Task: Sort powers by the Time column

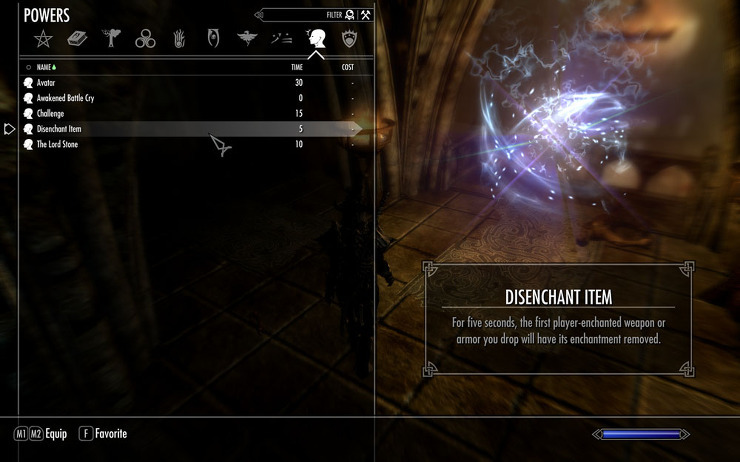Action: (296, 67)
